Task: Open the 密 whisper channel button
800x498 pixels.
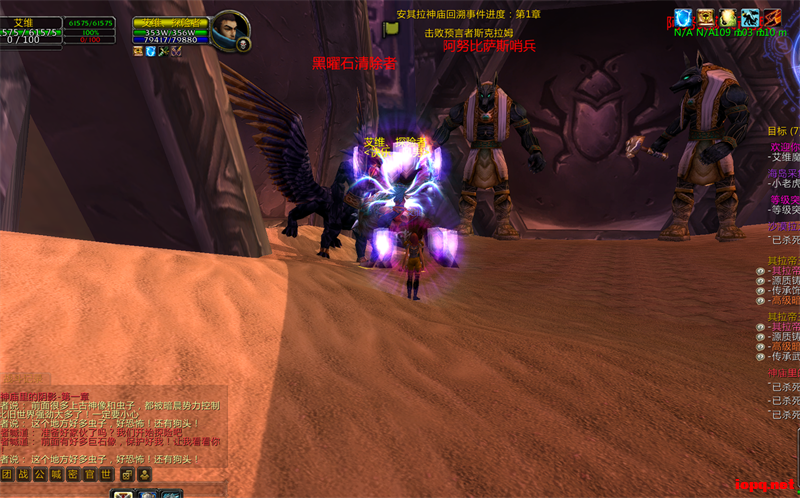Action: pos(74,474)
